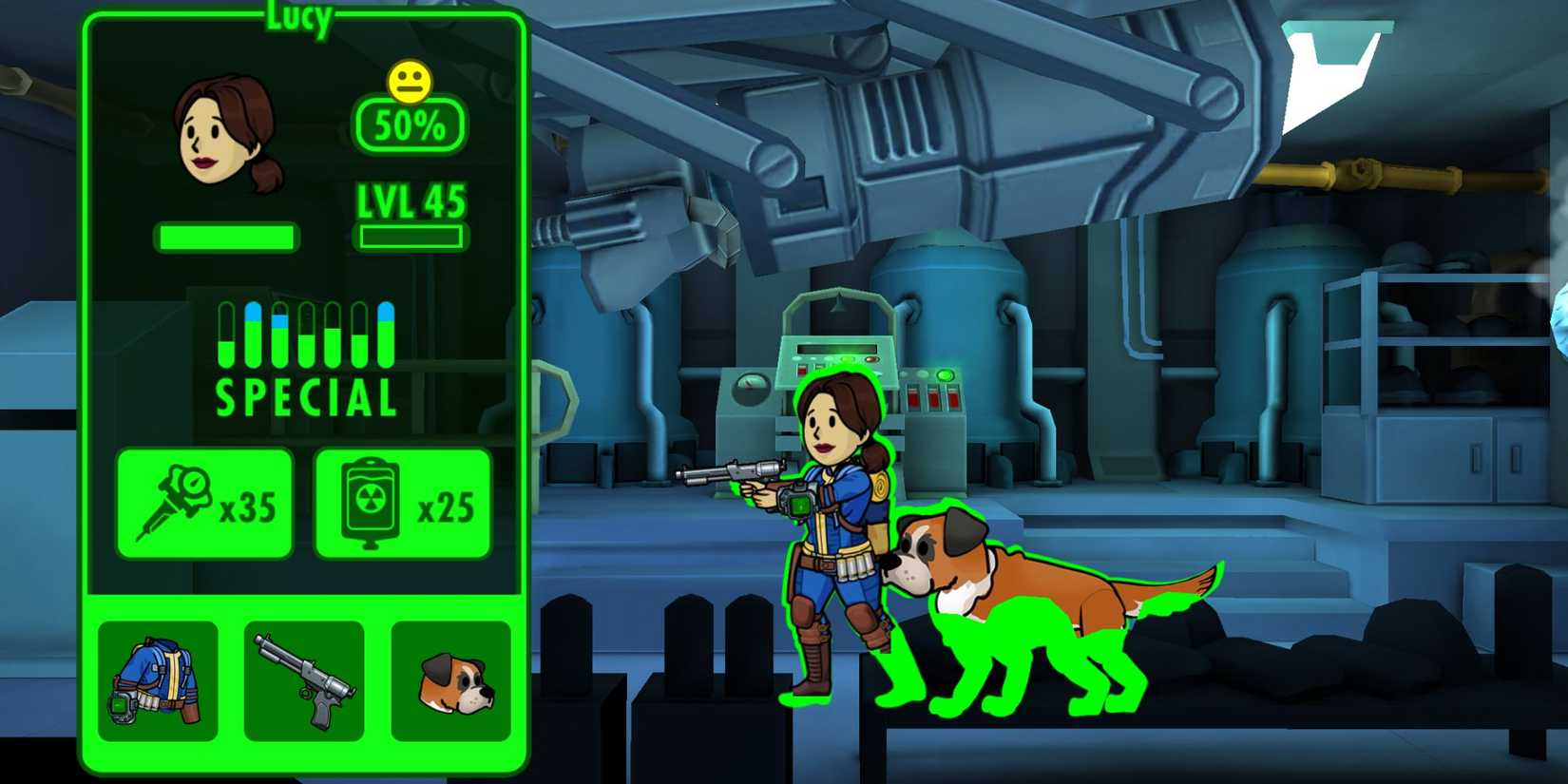Screen dimensions: 1568x784
Task: Open the dog pet slot
Action: (454, 680)
